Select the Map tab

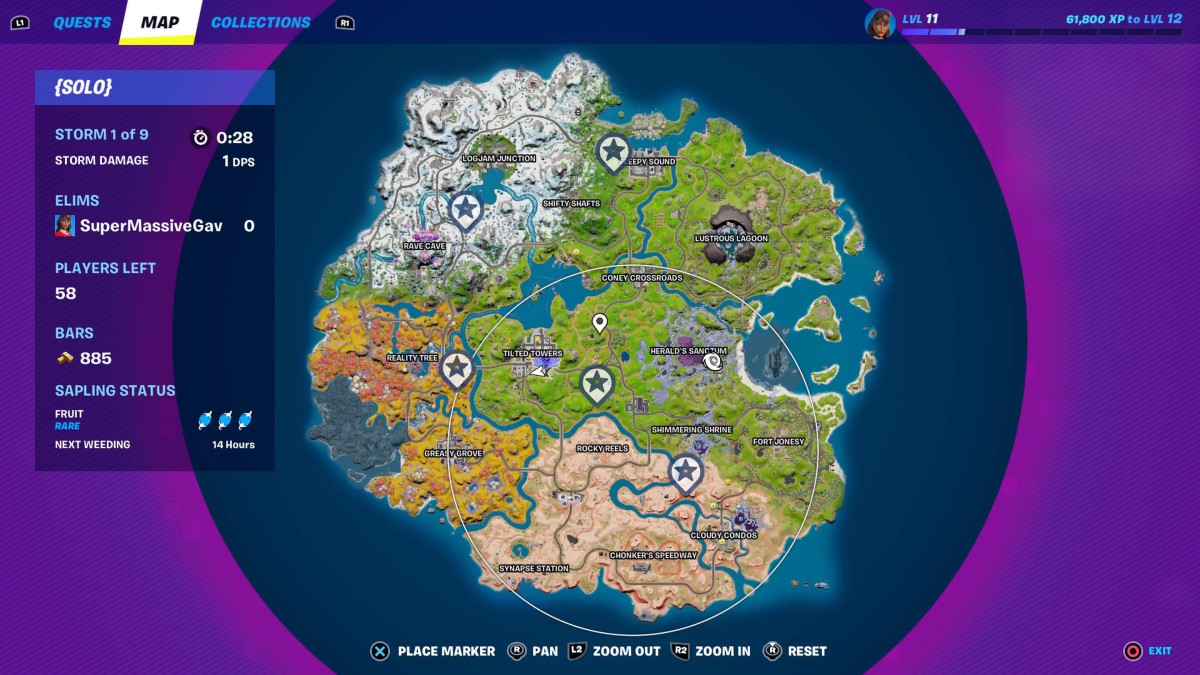pos(160,22)
